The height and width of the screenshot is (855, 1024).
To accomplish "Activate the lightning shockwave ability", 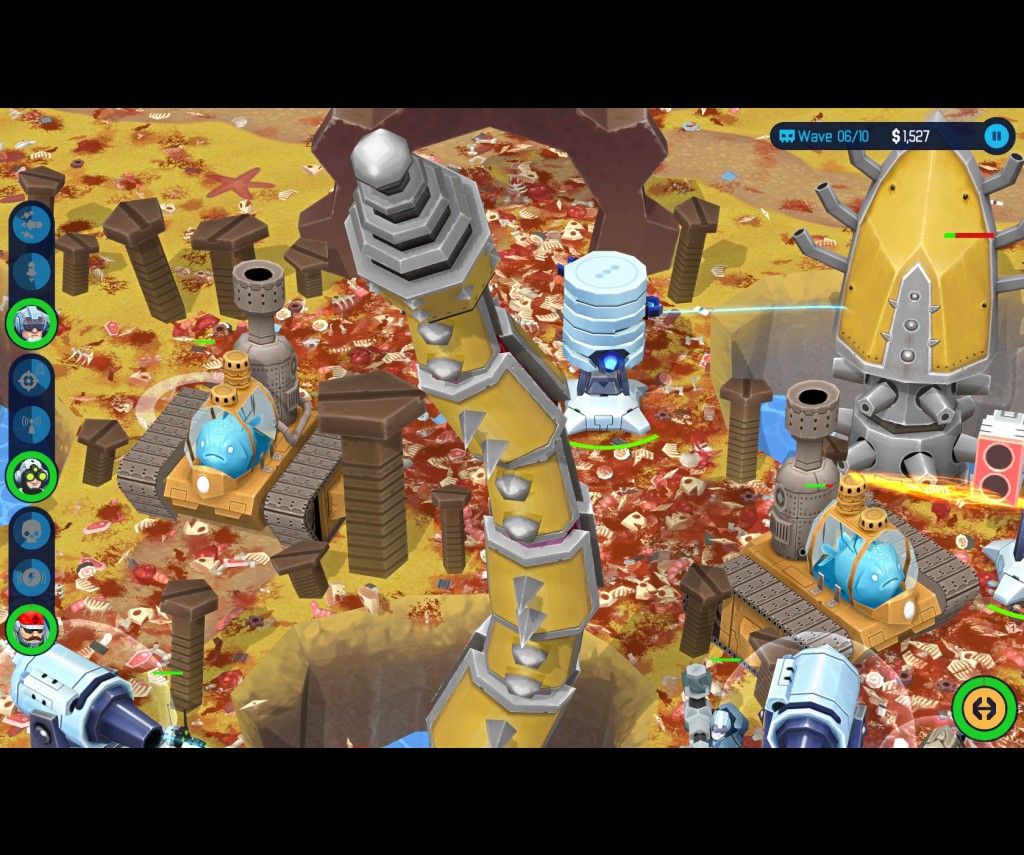I will [x=31, y=578].
